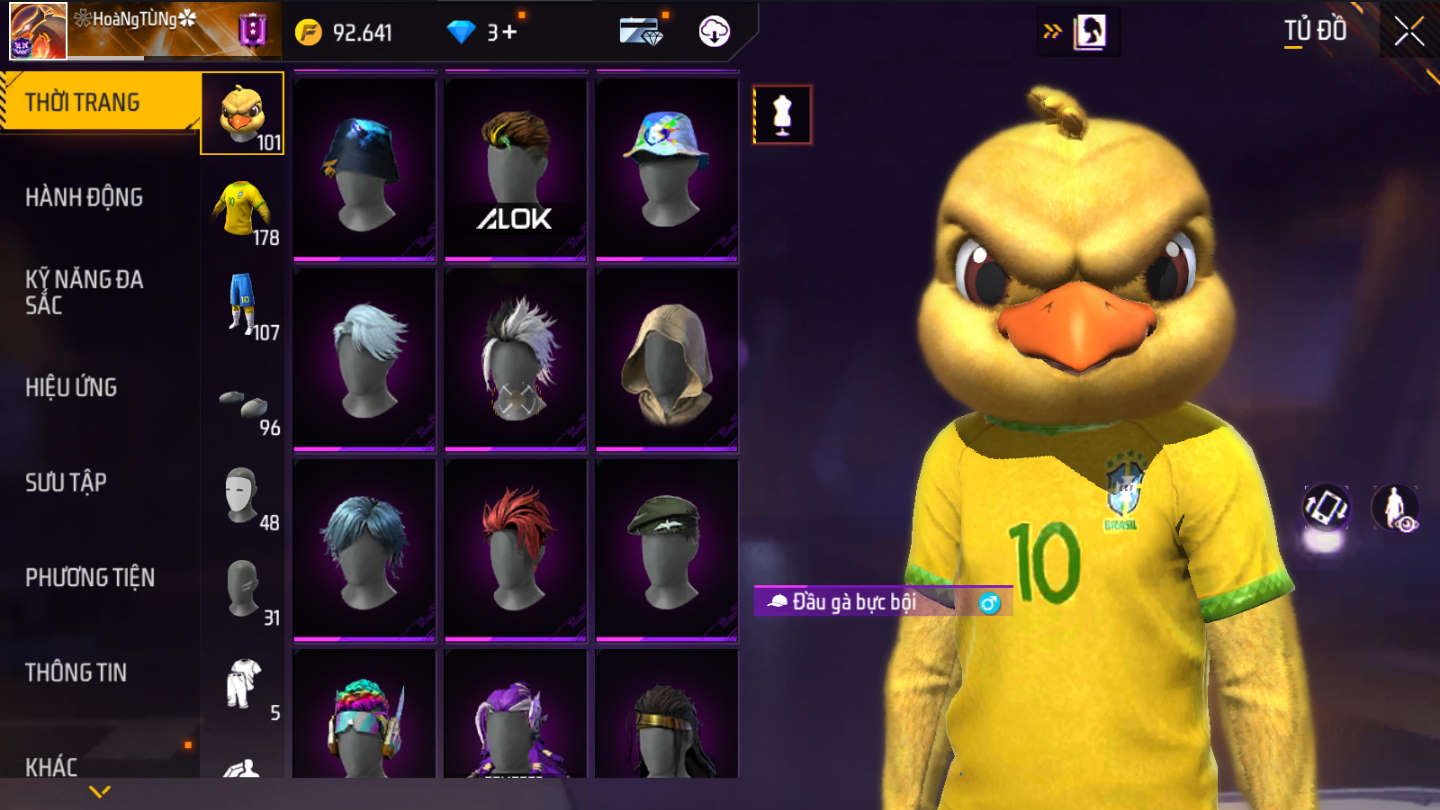Select the red spiky hair item
This screenshot has height=810, width=1440.
pyautogui.click(x=515, y=548)
